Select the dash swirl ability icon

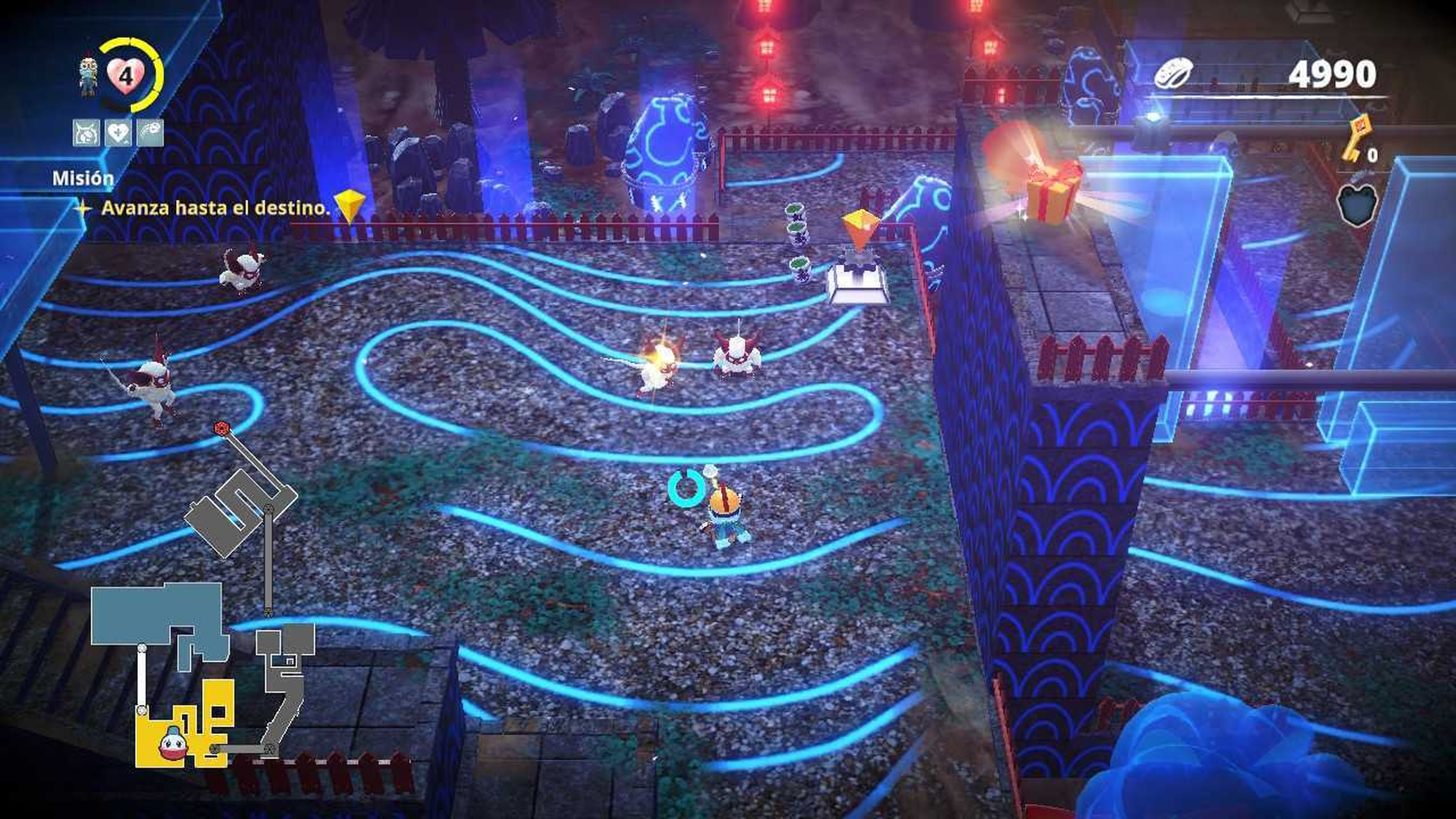click(x=150, y=133)
